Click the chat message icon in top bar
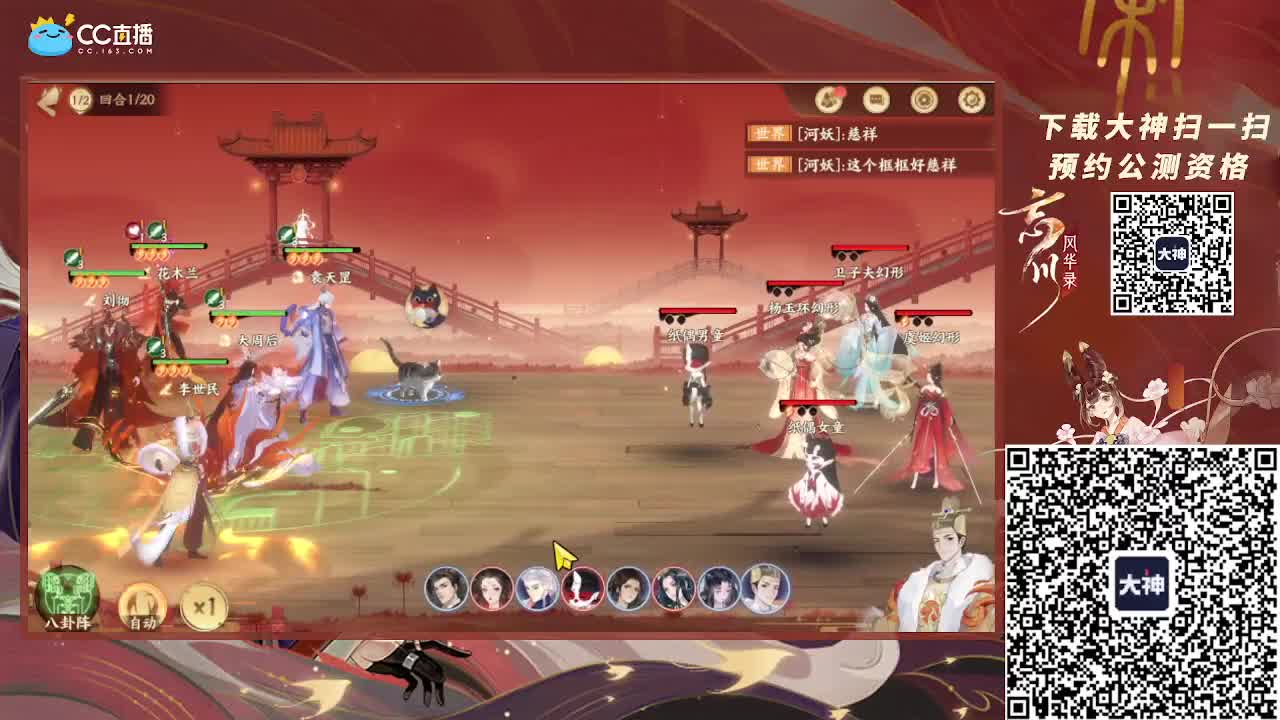The height and width of the screenshot is (720, 1280). coord(876,99)
